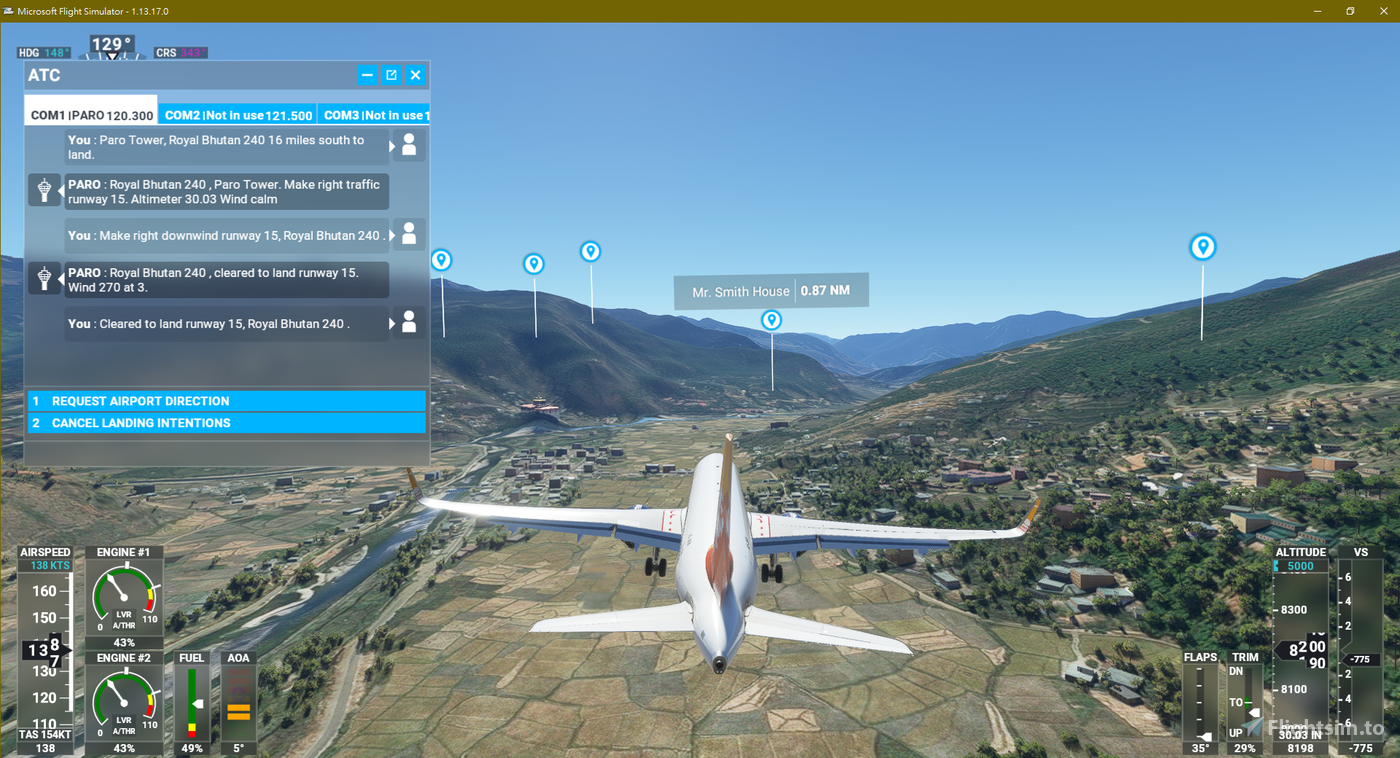1400x758 pixels.
Task: Click the far-right POI marker on the ridge
Action: click(1203, 246)
